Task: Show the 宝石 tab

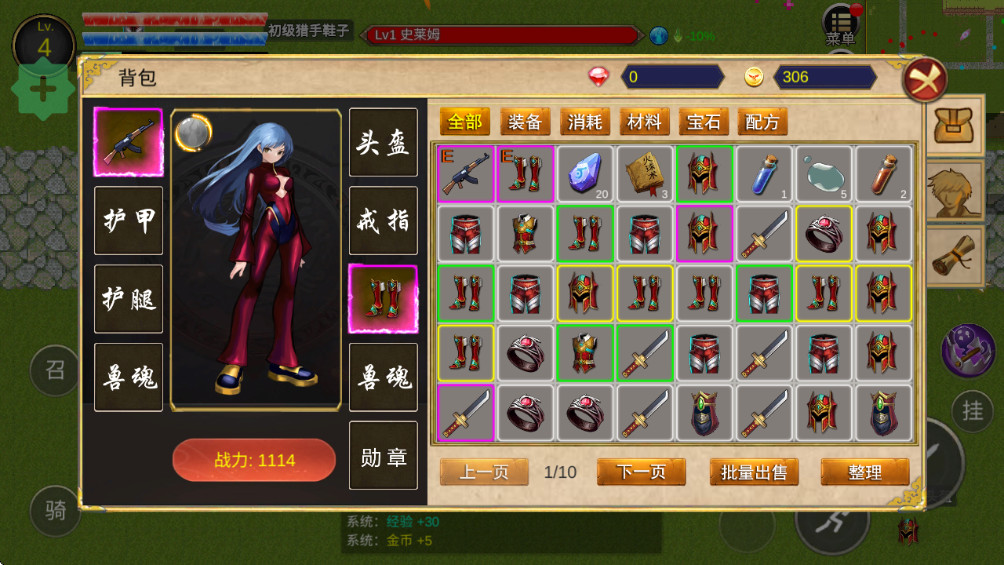Action: 704,122
